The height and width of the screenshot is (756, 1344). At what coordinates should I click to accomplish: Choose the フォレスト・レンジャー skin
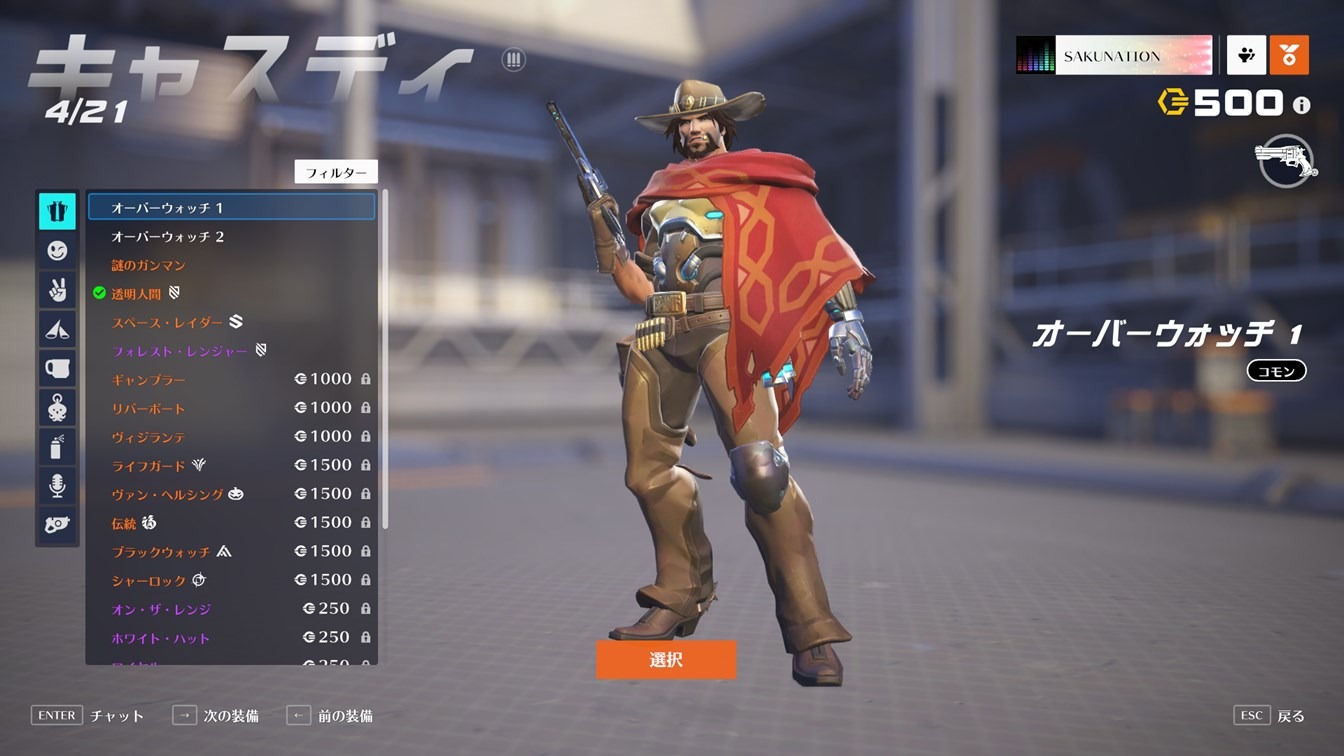click(180, 351)
